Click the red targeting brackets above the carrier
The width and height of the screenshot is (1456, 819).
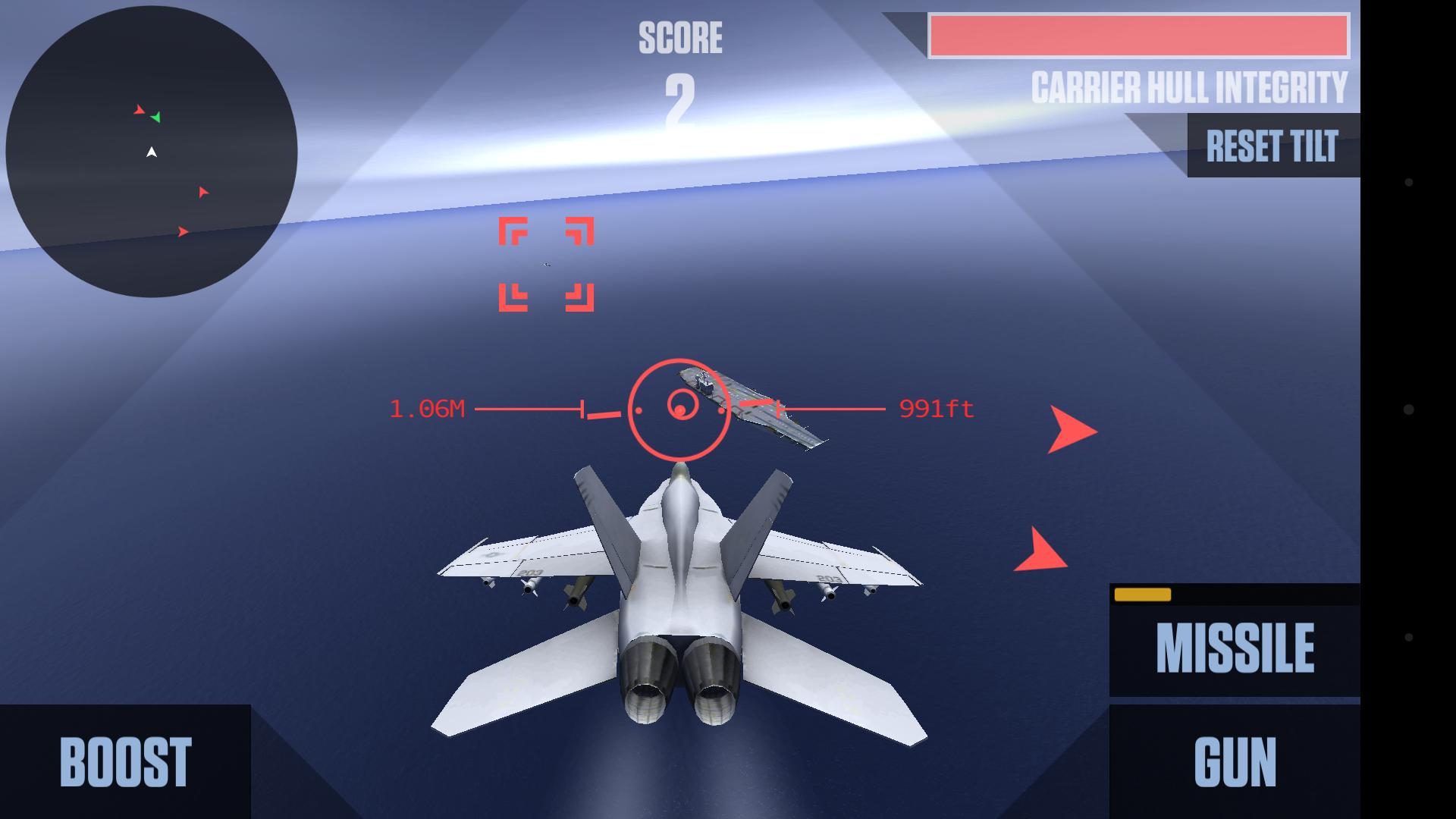coord(548,265)
